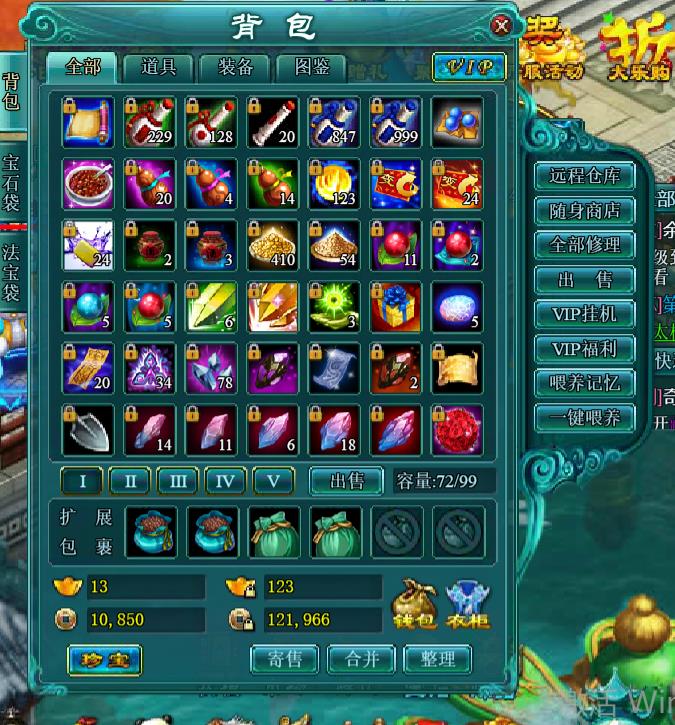Activate VIP挂机 auto-play
This screenshot has height=725, width=675.
tap(585, 314)
